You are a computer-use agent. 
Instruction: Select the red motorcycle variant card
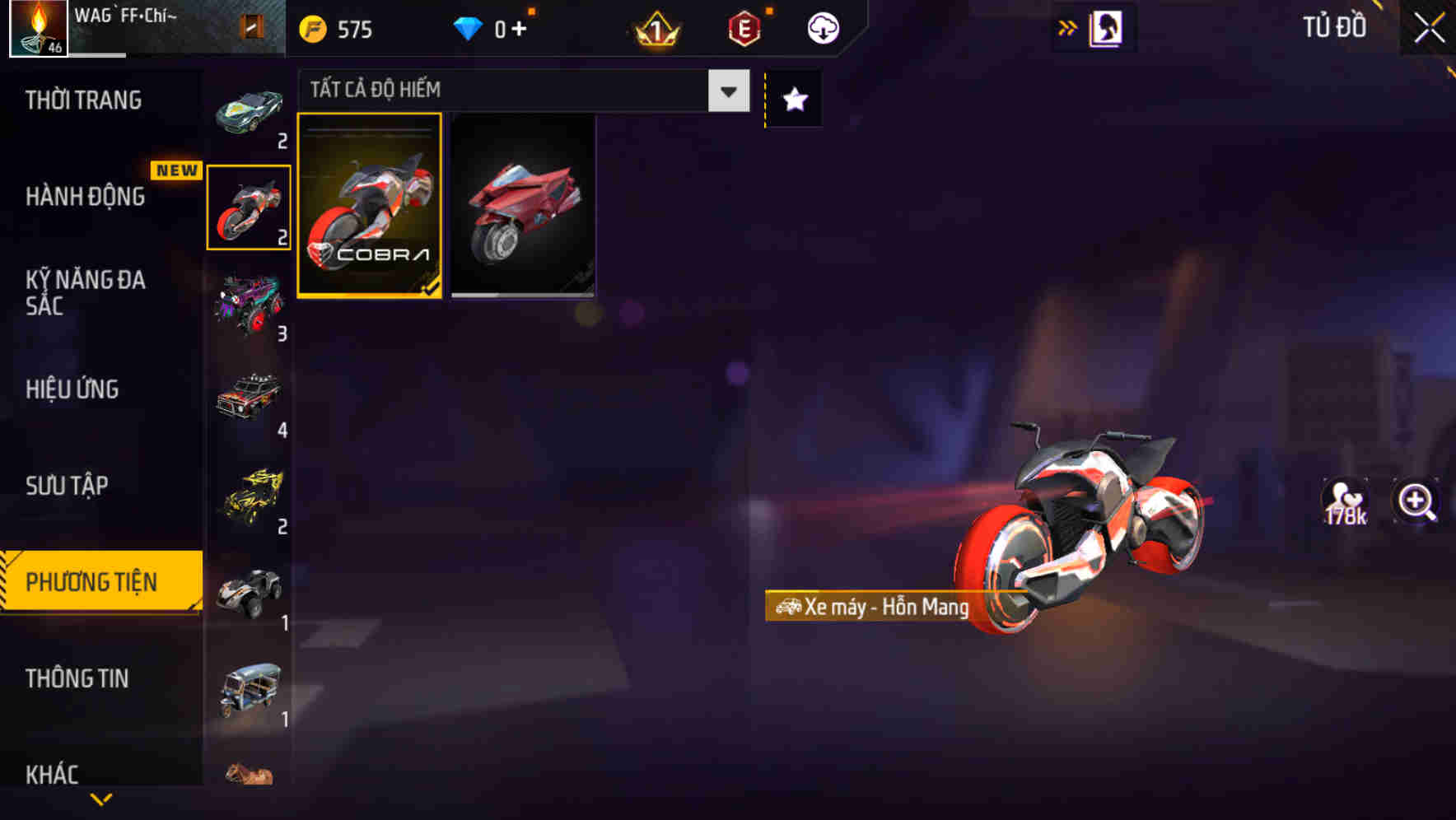(523, 208)
